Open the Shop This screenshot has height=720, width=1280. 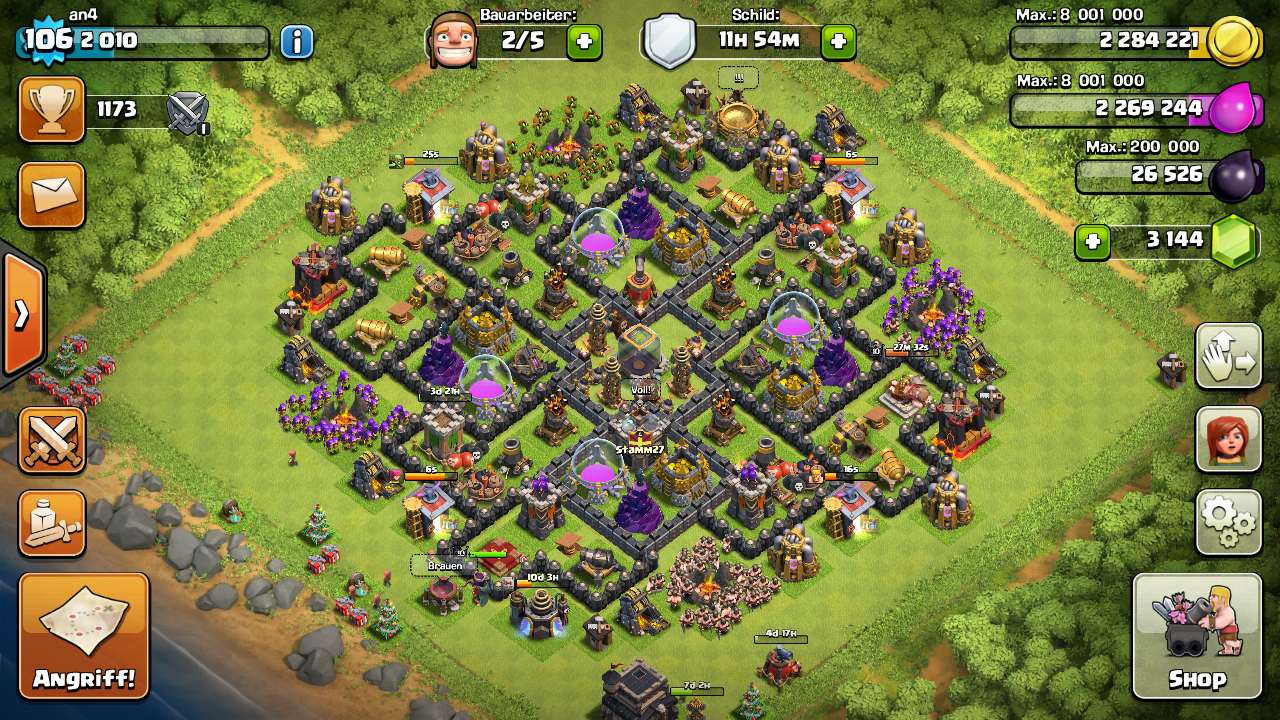point(1197,636)
